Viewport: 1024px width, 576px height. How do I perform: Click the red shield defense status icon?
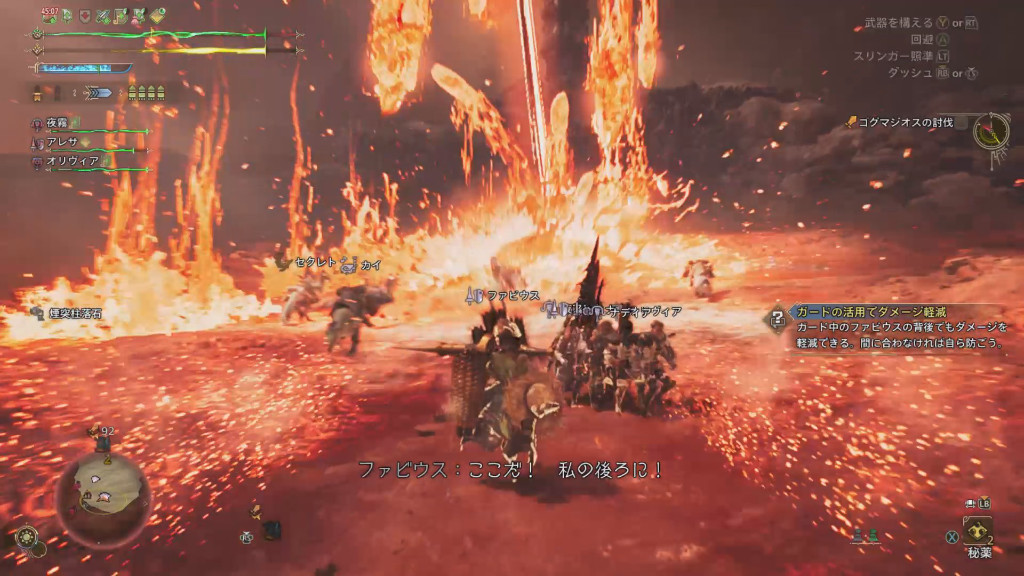click(x=84, y=16)
